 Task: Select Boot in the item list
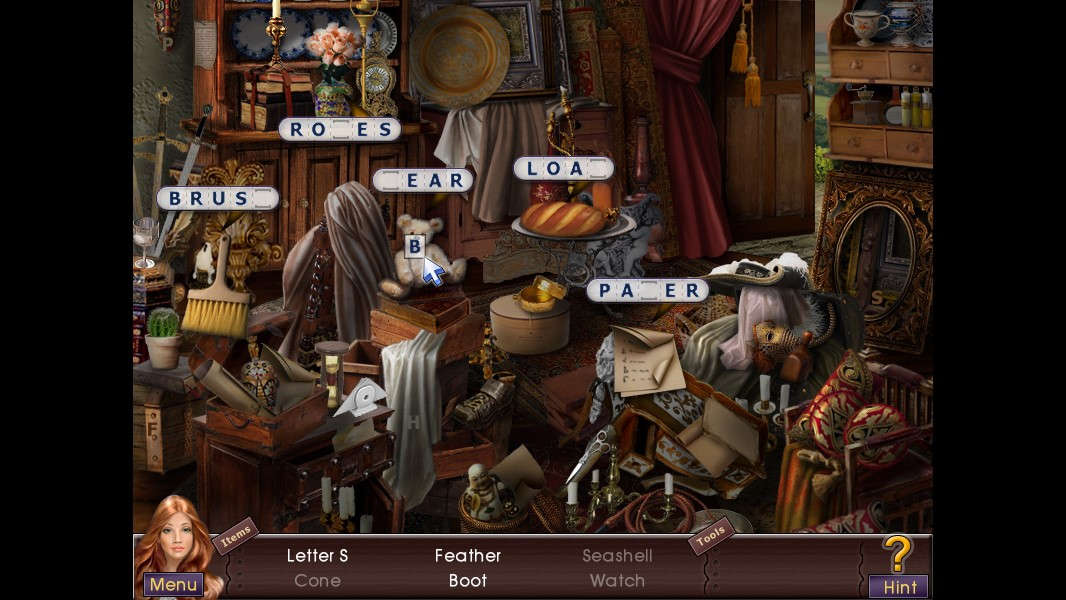tap(467, 580)
